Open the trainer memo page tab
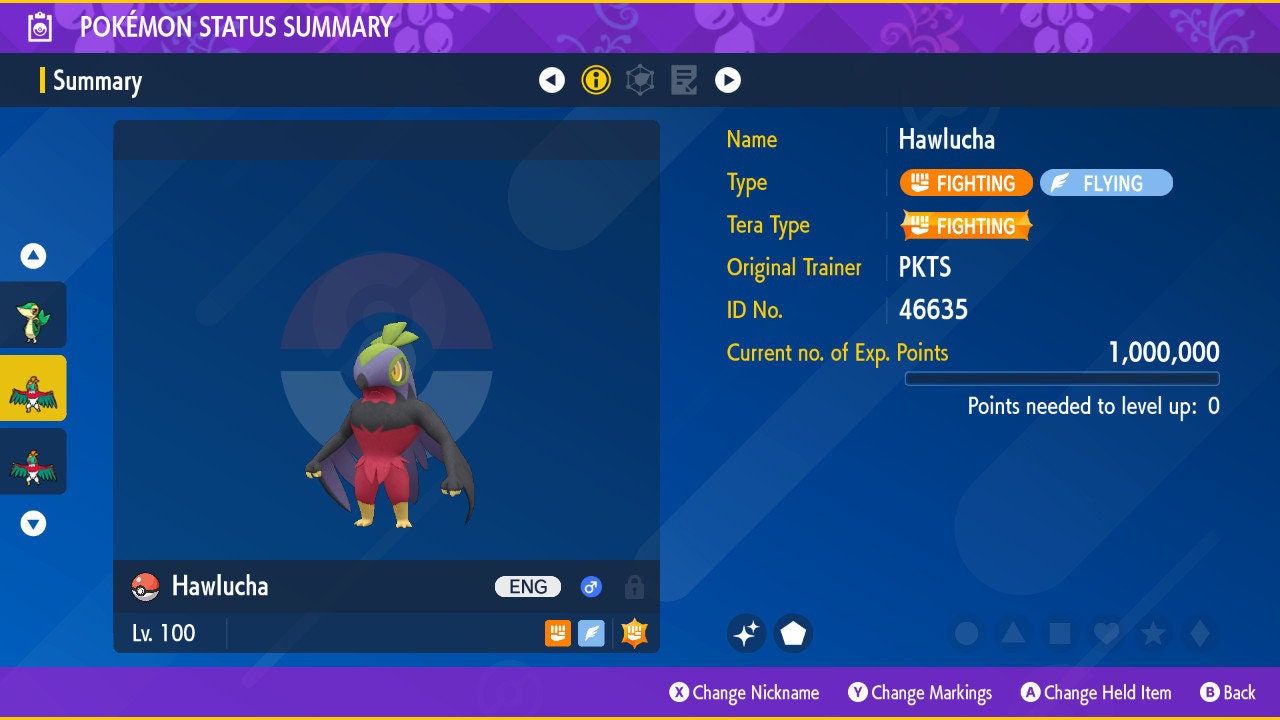This screenshot has width=1280, height=720. click(684, 80)
